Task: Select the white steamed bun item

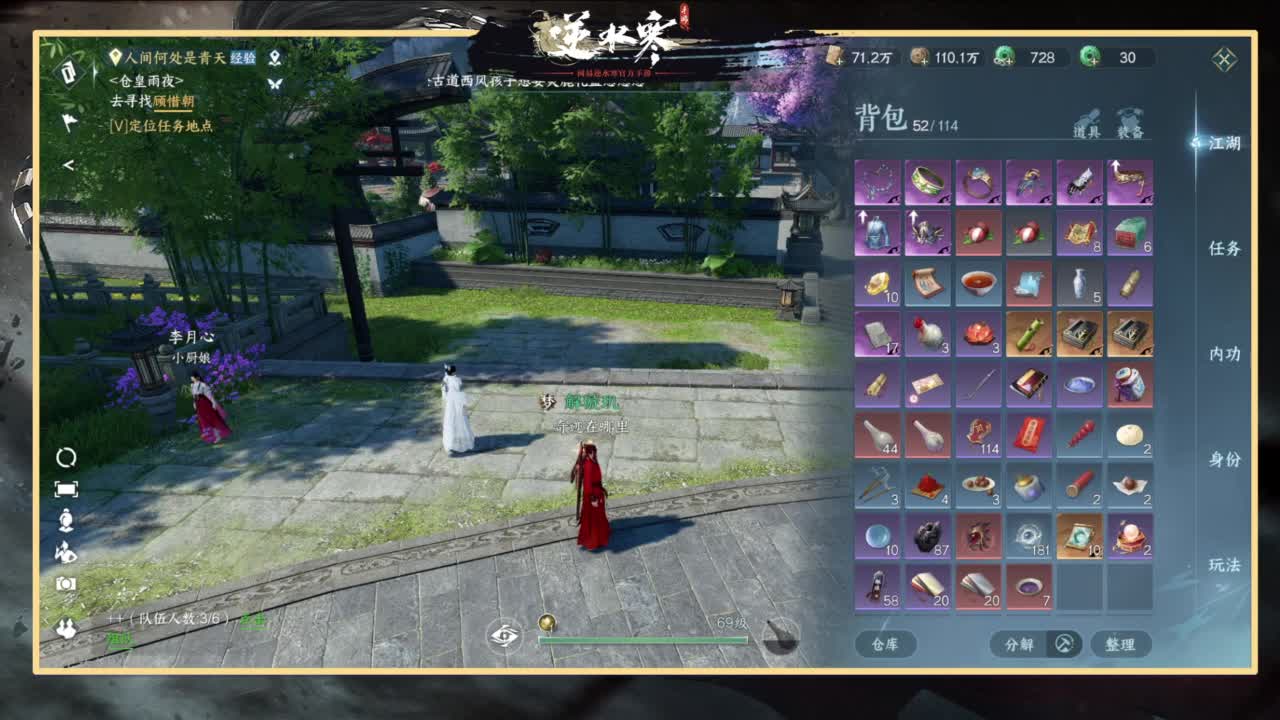Action: click(1130, 435)
